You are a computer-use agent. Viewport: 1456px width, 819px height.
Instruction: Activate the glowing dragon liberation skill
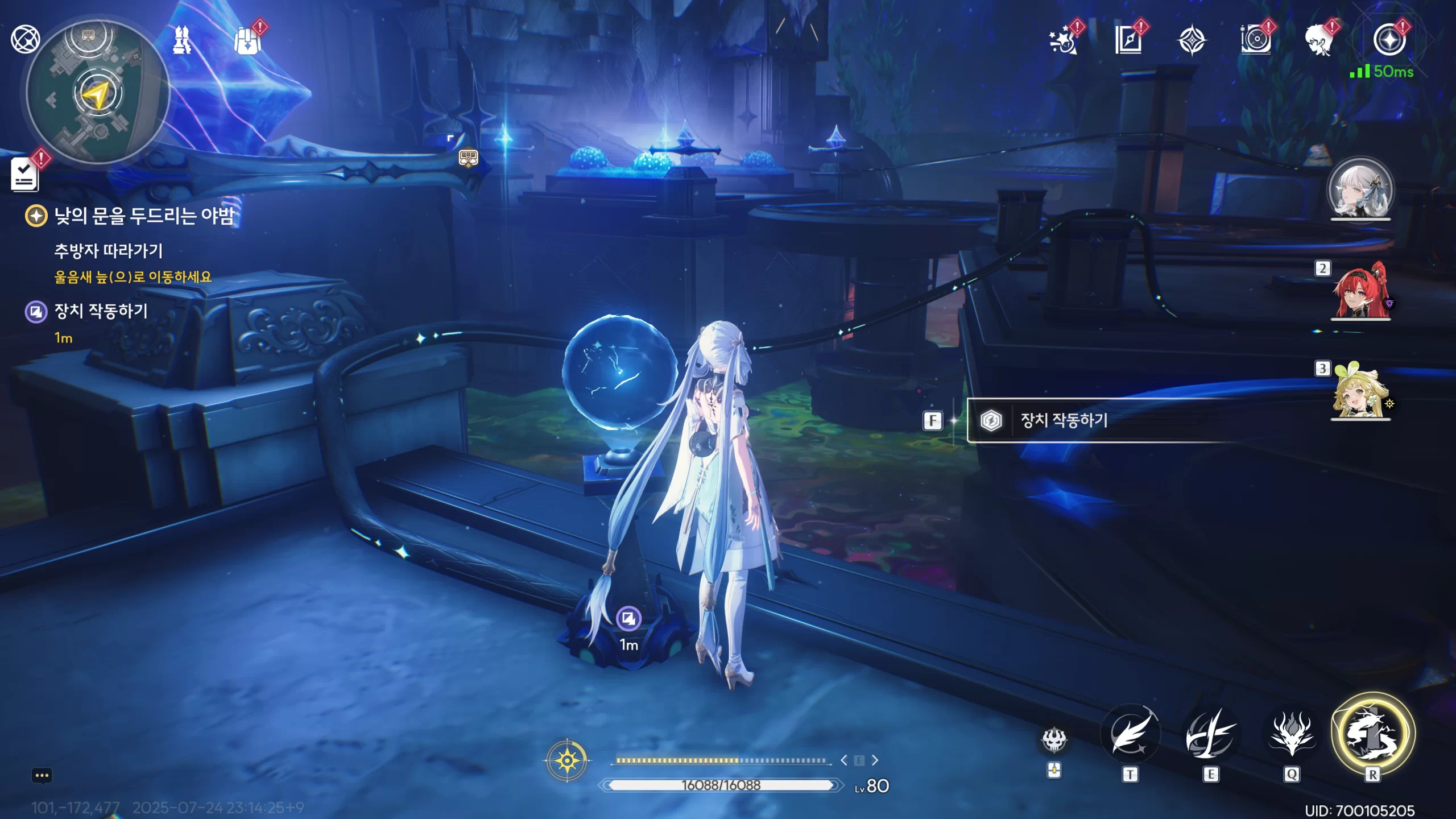tap(1372, 734)
